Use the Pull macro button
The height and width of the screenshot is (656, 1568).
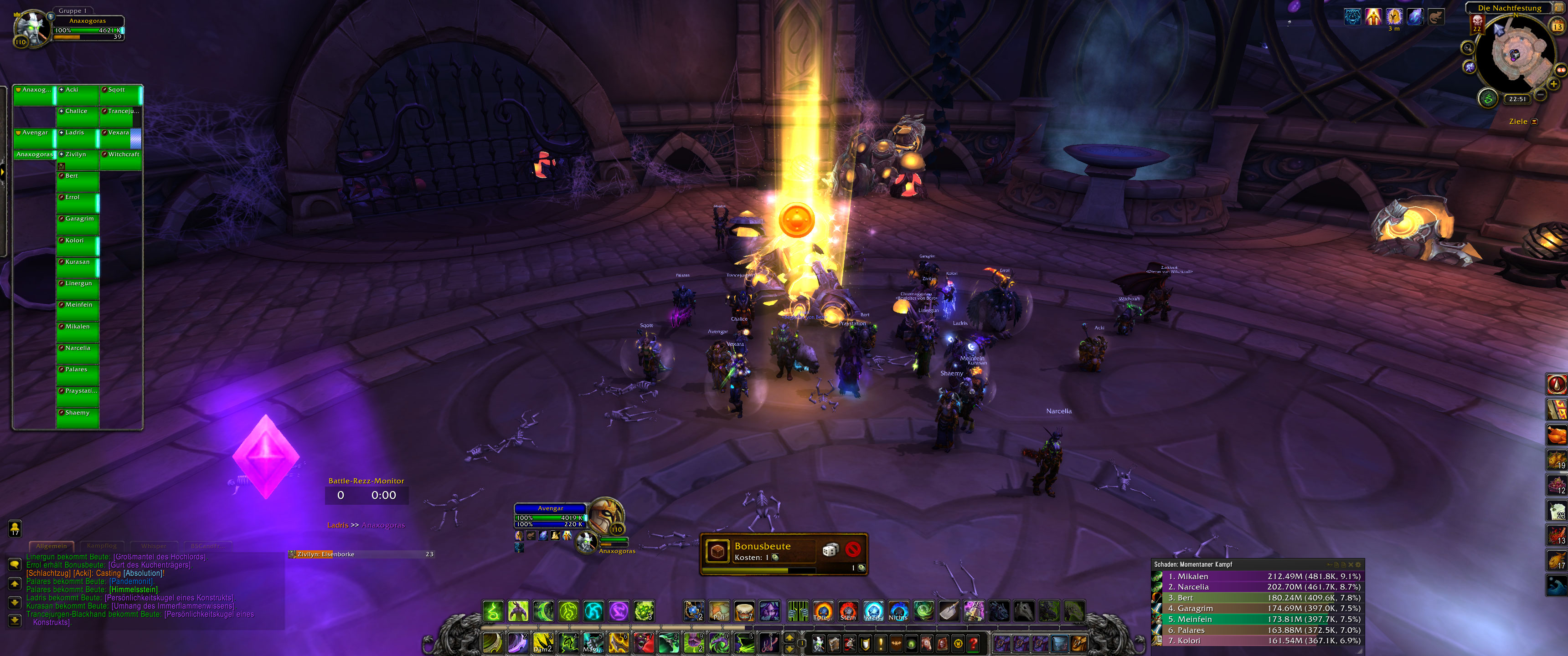[x=719, y=611]
